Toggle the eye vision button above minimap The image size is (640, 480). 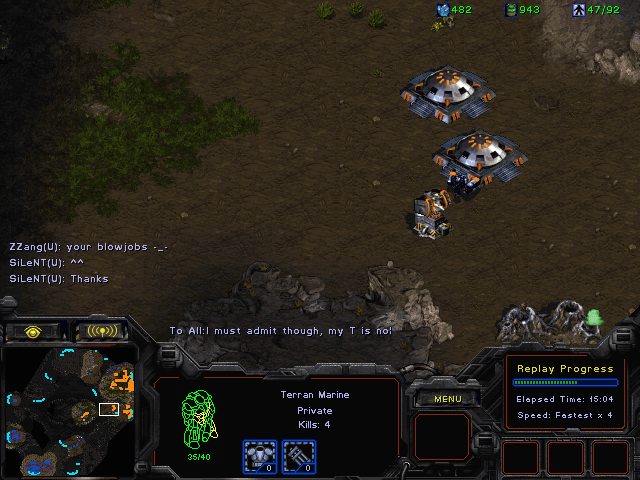(x=34, y=331)
